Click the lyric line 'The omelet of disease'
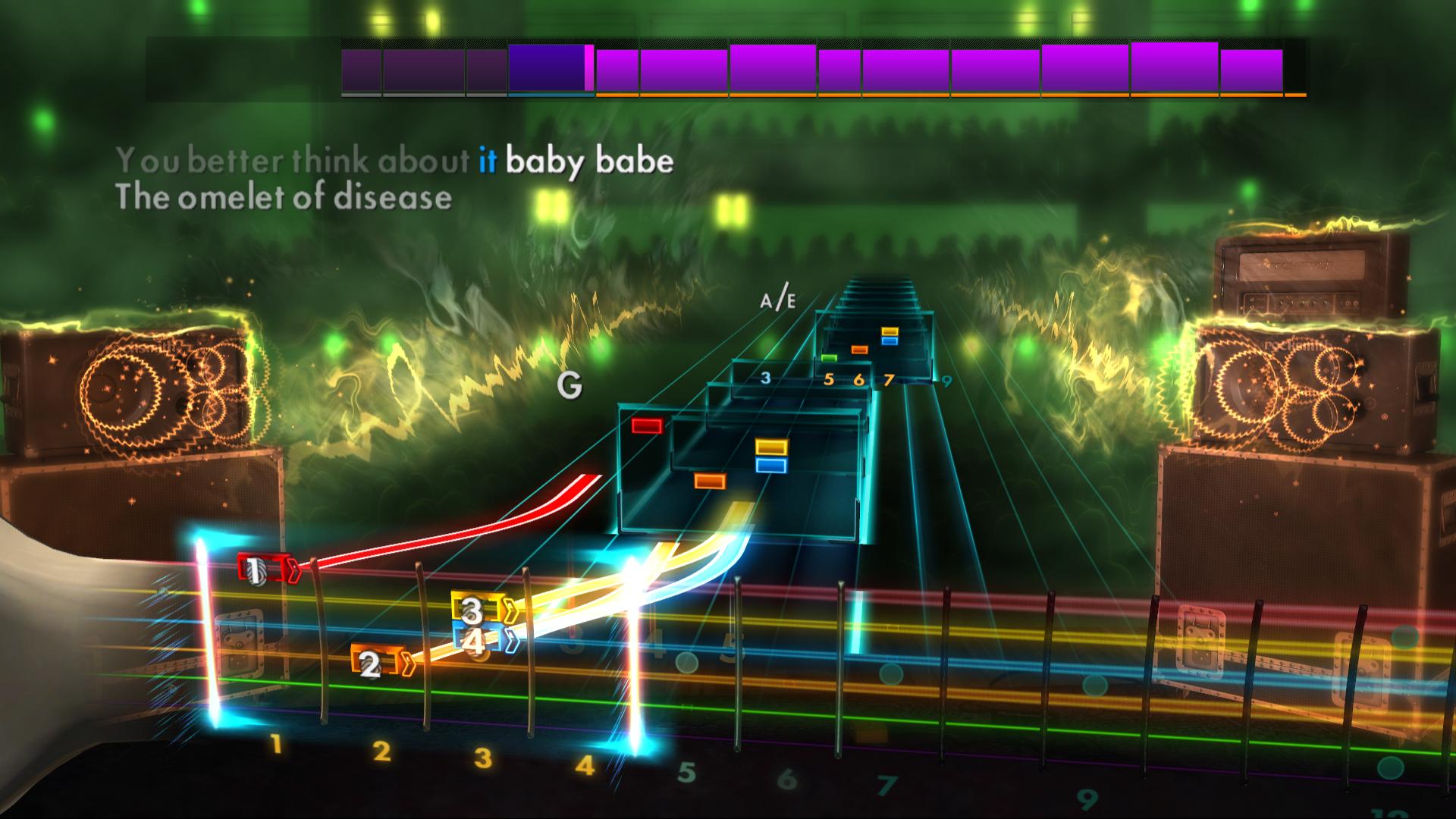Viewport: 1456px width, 819px height. click(284, 198)
